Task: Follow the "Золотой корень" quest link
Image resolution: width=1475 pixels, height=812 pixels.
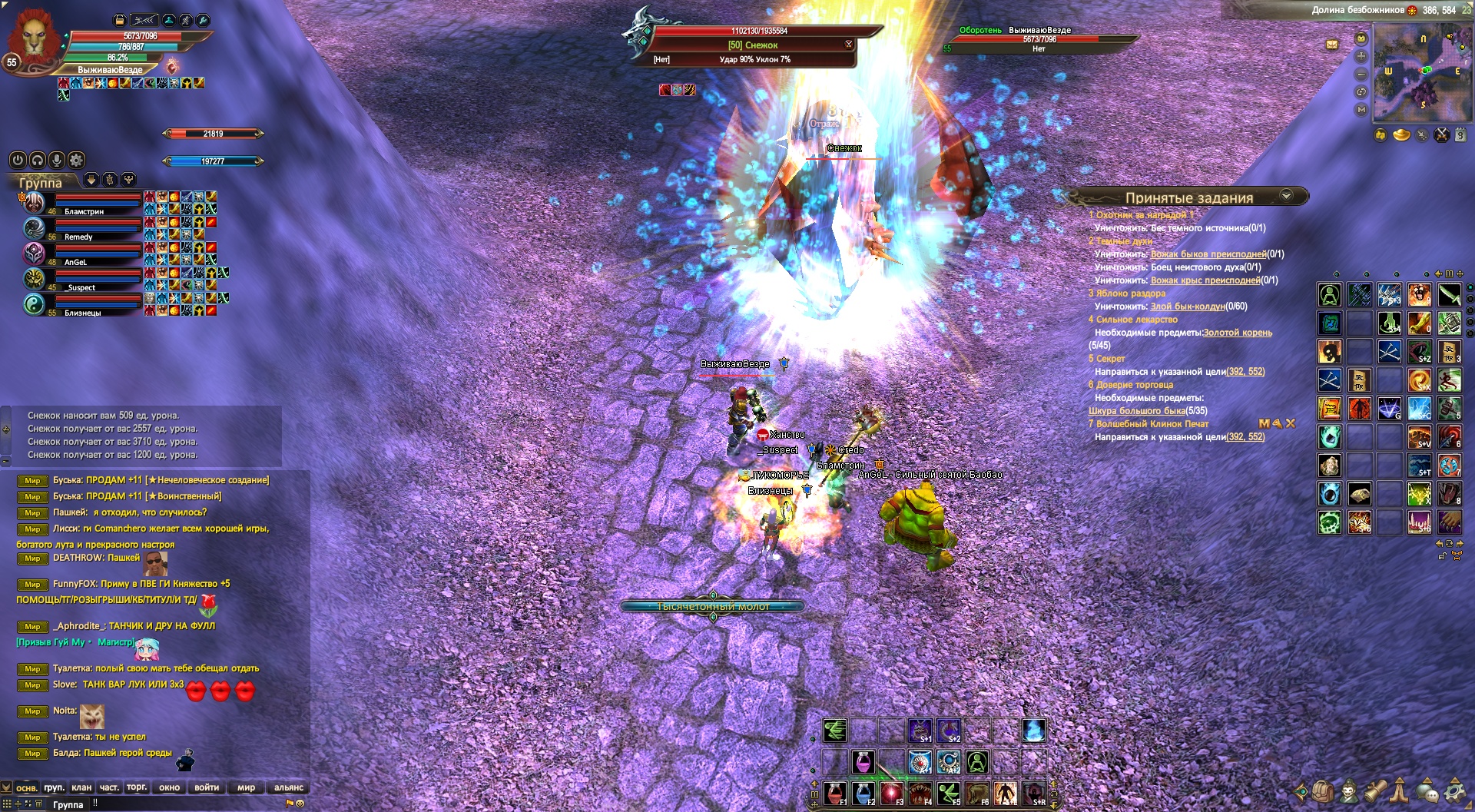Action: [1237, 333]
